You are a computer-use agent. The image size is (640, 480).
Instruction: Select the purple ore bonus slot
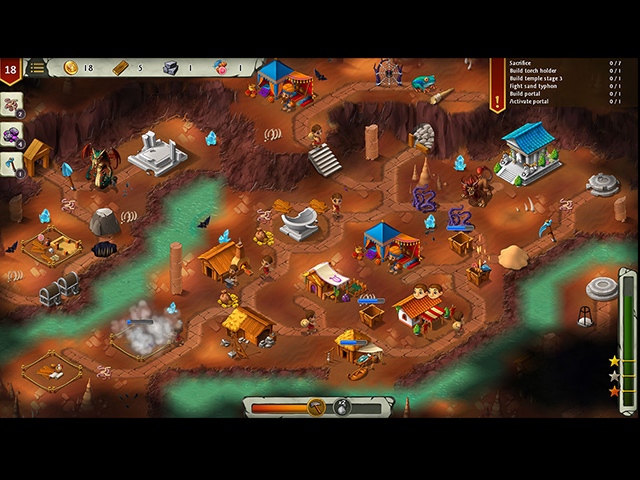(x=10, y=134)
